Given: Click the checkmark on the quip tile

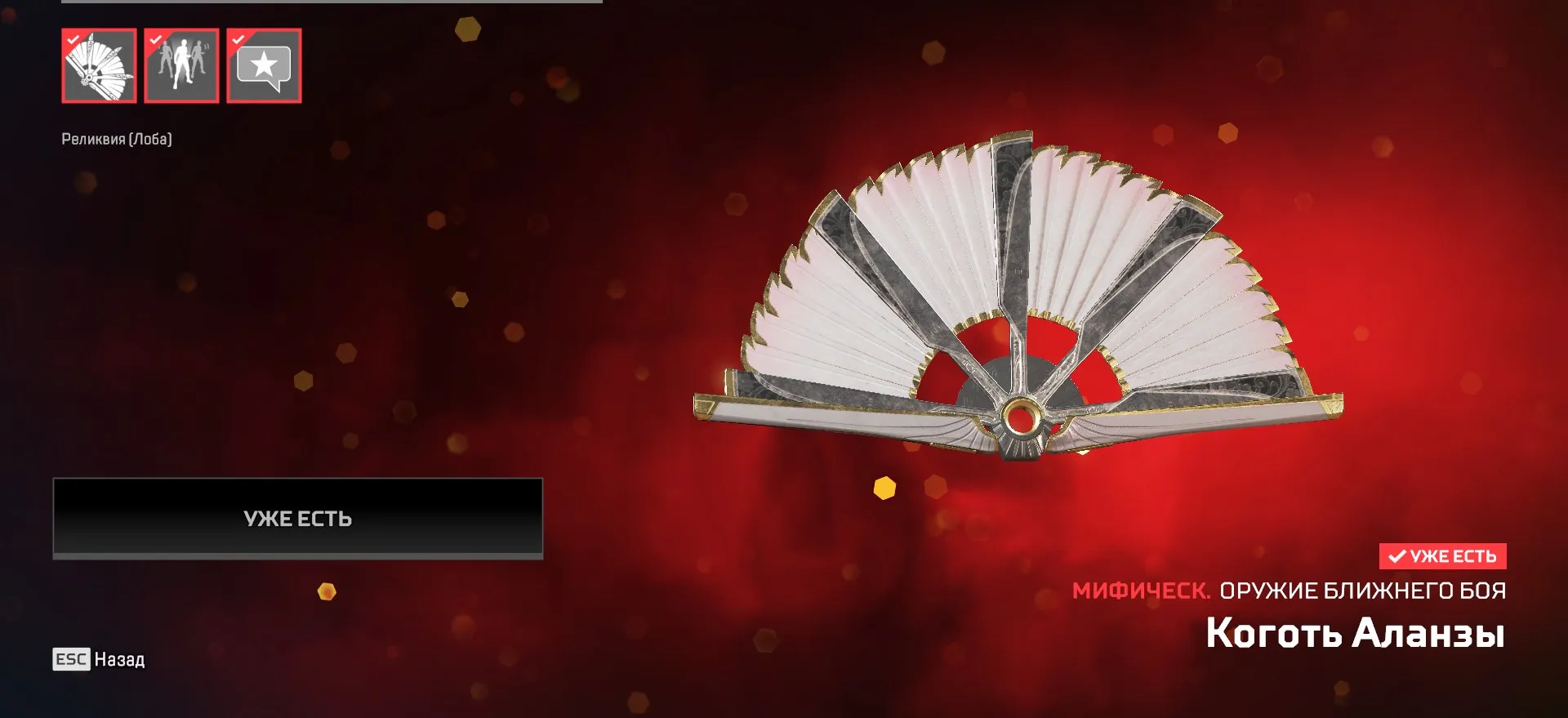Looking at the screenshot, I should click(x=238, y=38).
